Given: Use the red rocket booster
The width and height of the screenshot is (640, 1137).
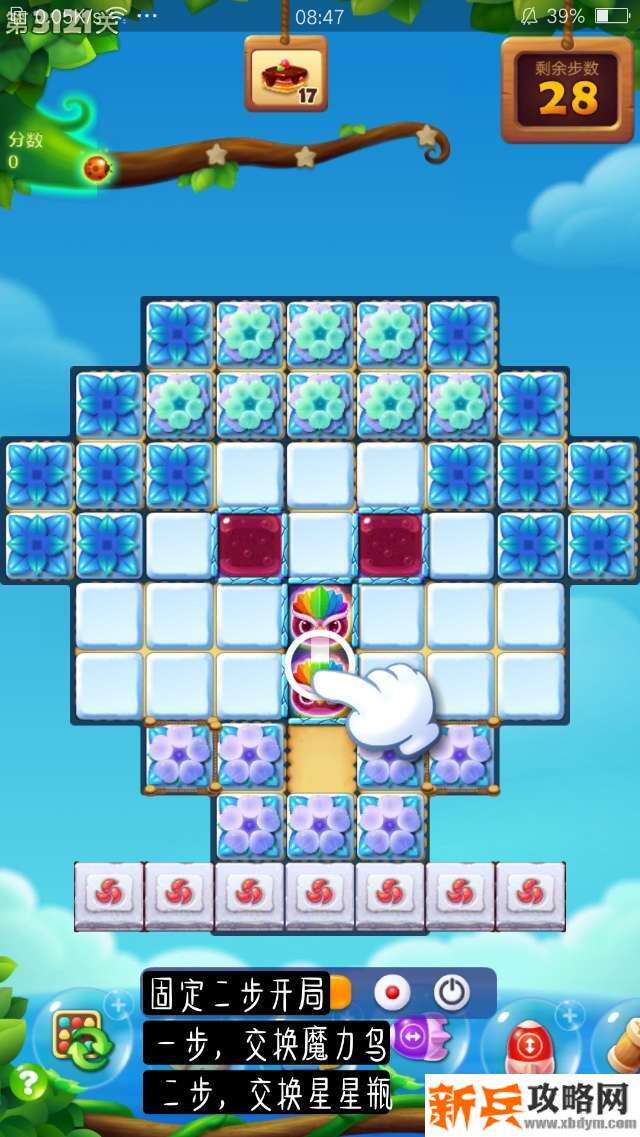Looking at the screenshot, I should (527, 1044).
